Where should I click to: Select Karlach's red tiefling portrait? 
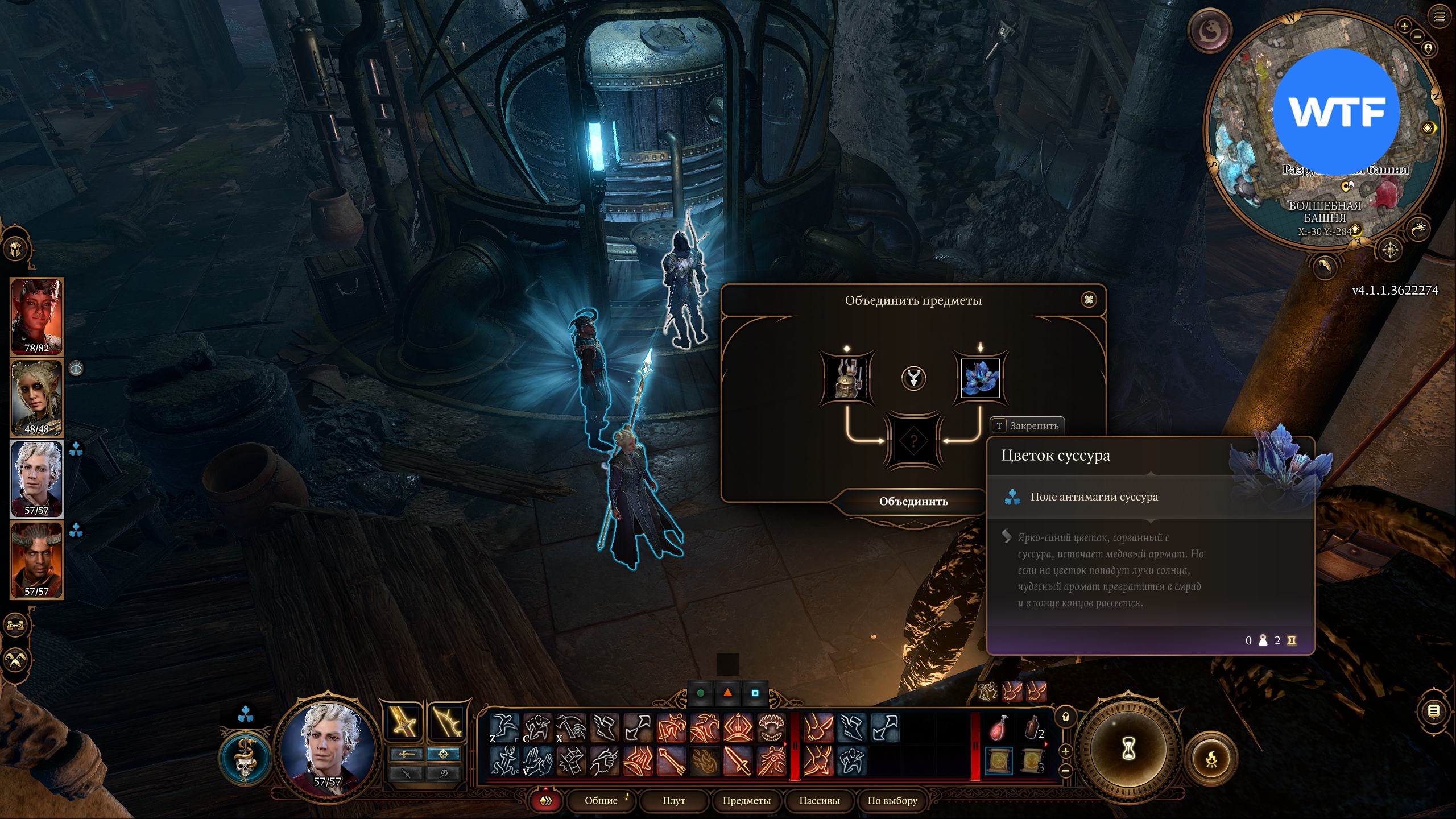click(36, 316)
